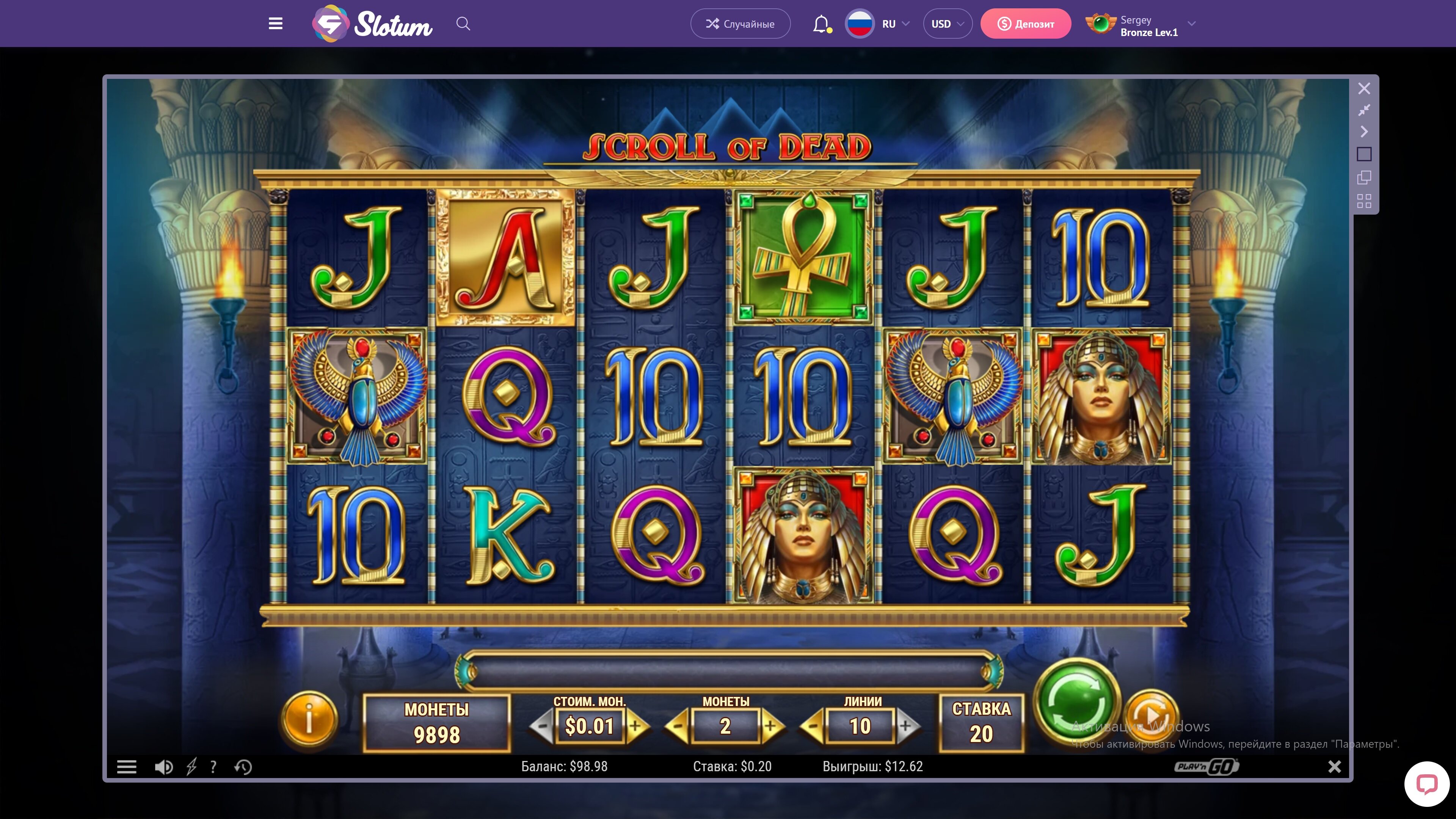
Task: Show the game history clock icon
Action: coord(243,767)
